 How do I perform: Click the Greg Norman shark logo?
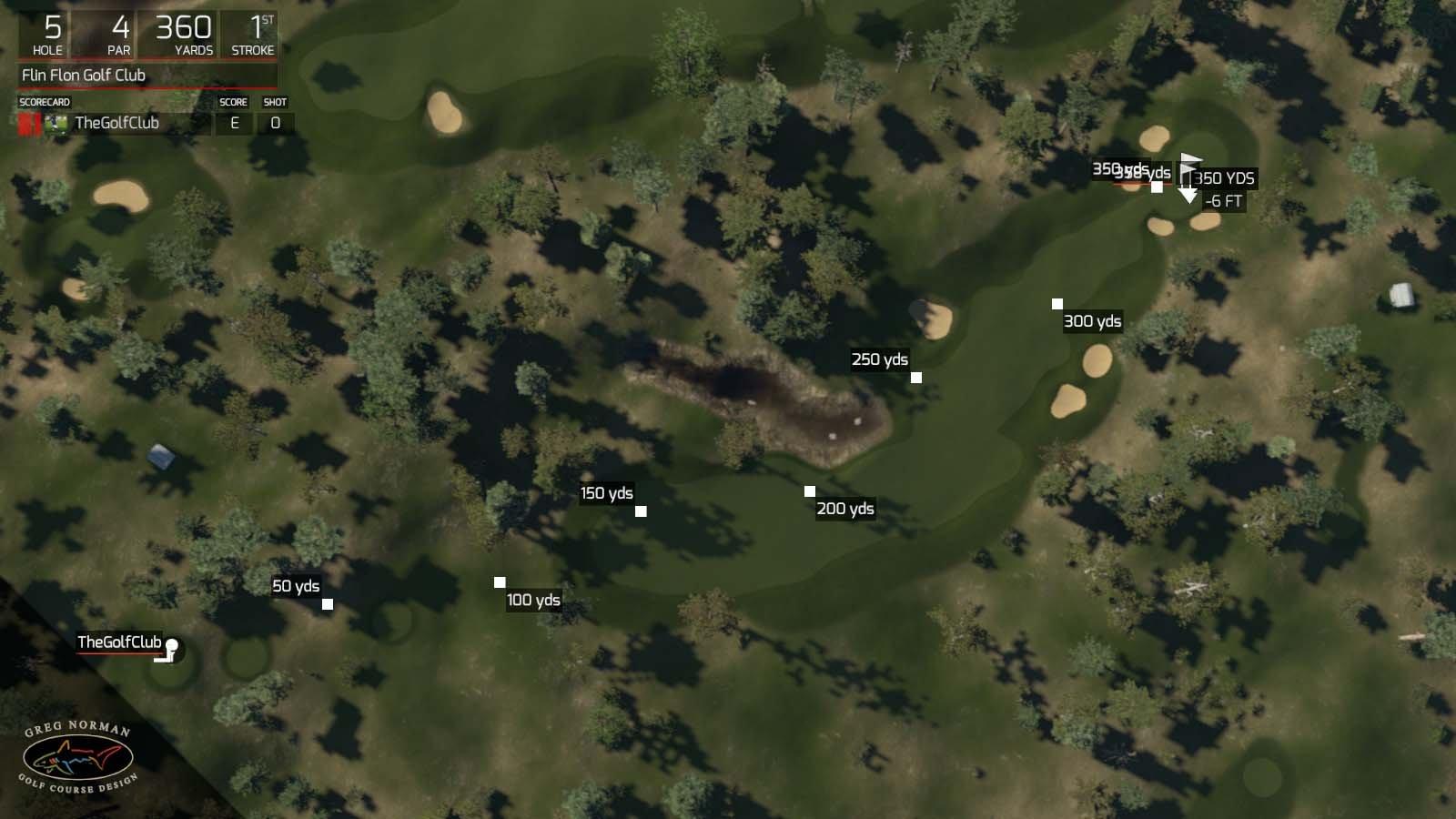77,755
